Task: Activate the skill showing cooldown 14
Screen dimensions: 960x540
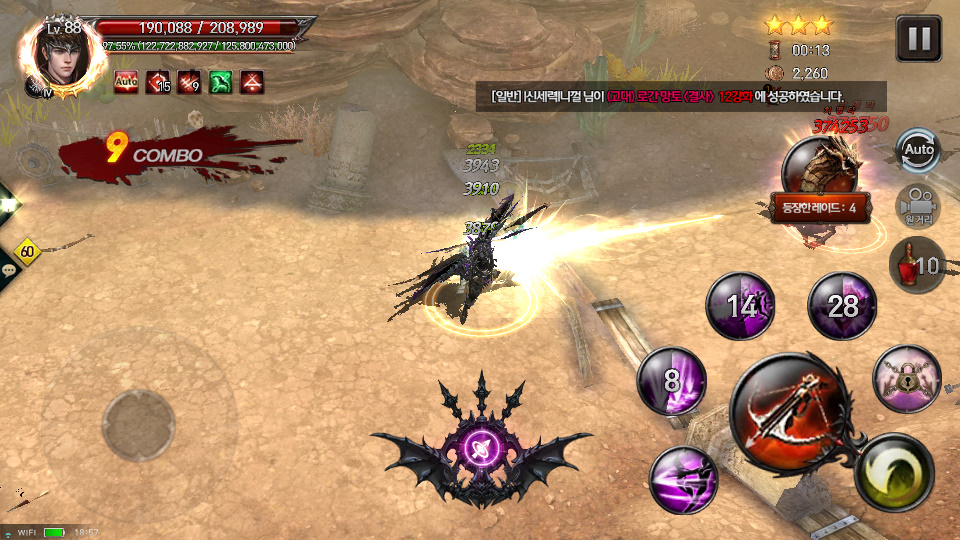Action: (x=741, y=306)
